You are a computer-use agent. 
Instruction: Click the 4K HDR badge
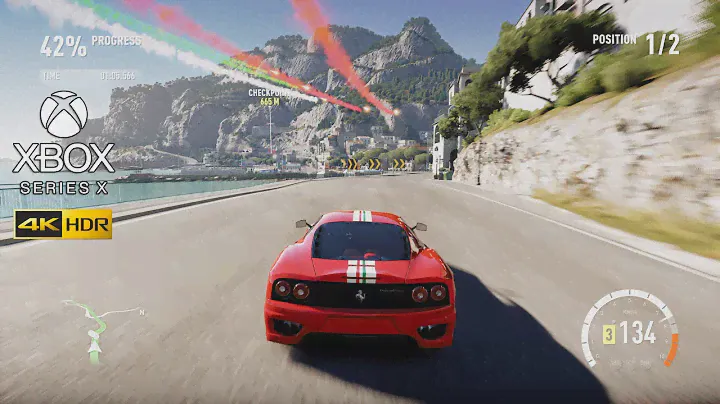[63, 225]
